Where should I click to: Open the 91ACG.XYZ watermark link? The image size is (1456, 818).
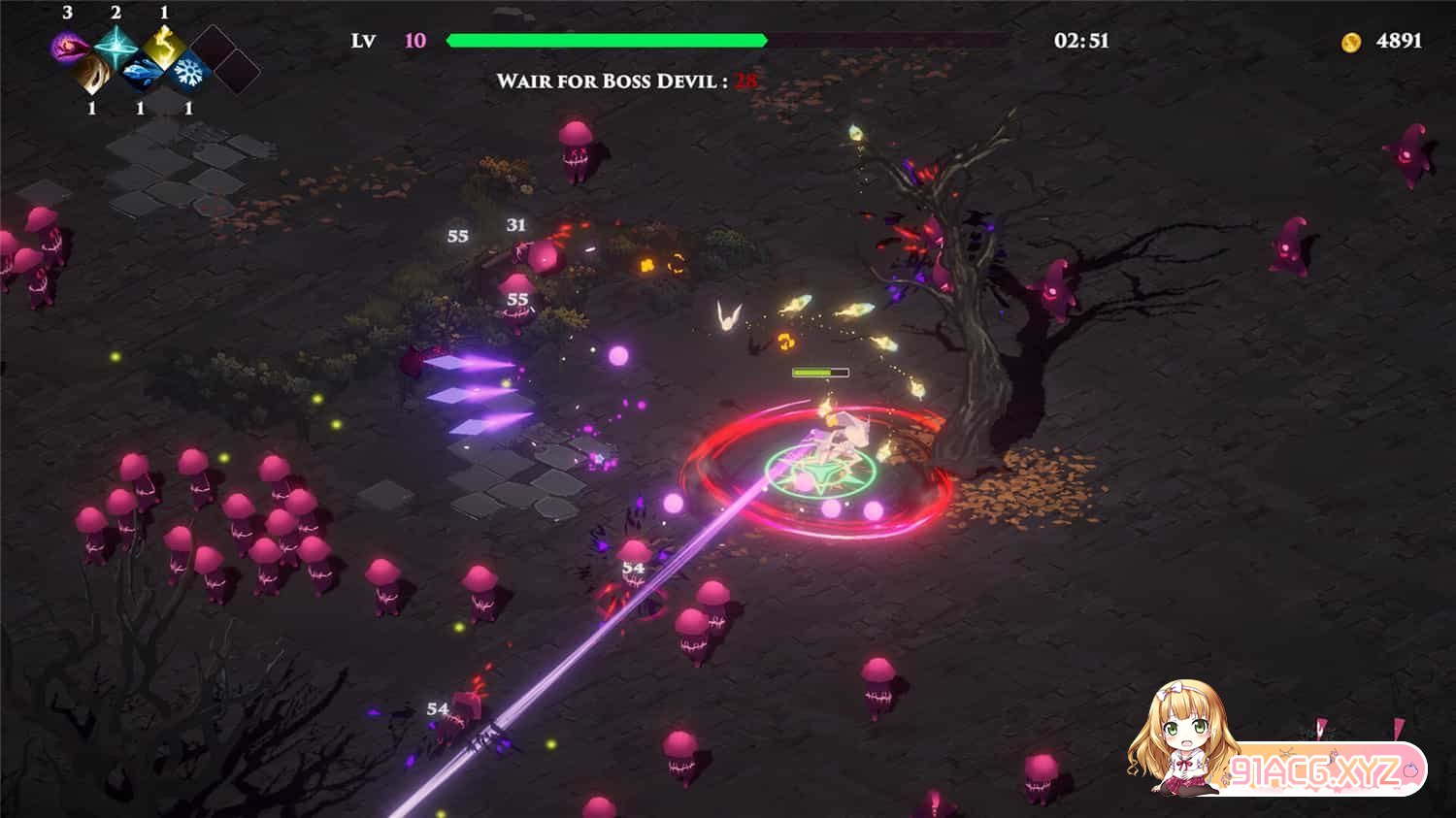1315,771
